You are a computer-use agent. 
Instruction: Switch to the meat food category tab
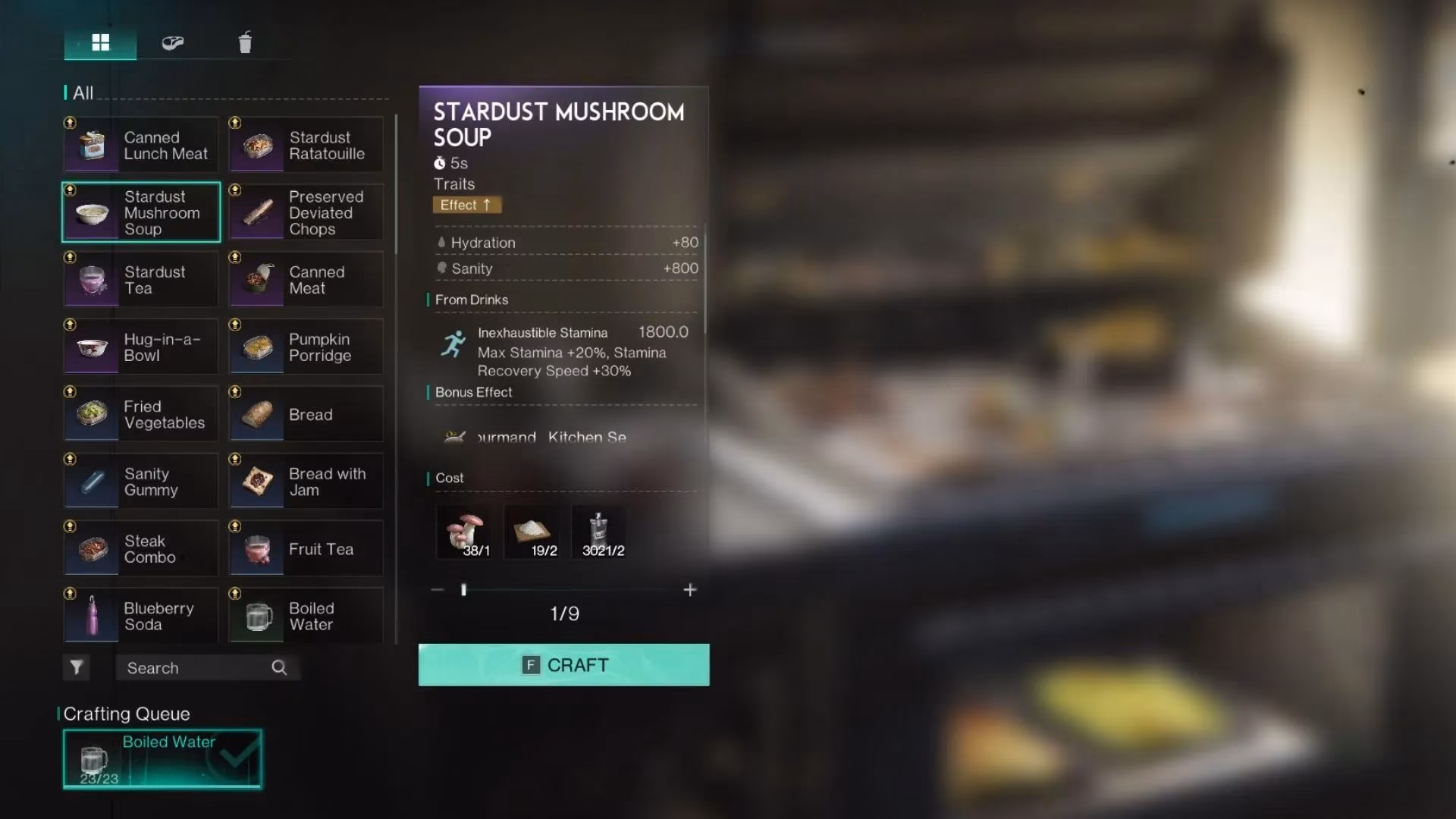pyautogui.click(x=173, y=42)
